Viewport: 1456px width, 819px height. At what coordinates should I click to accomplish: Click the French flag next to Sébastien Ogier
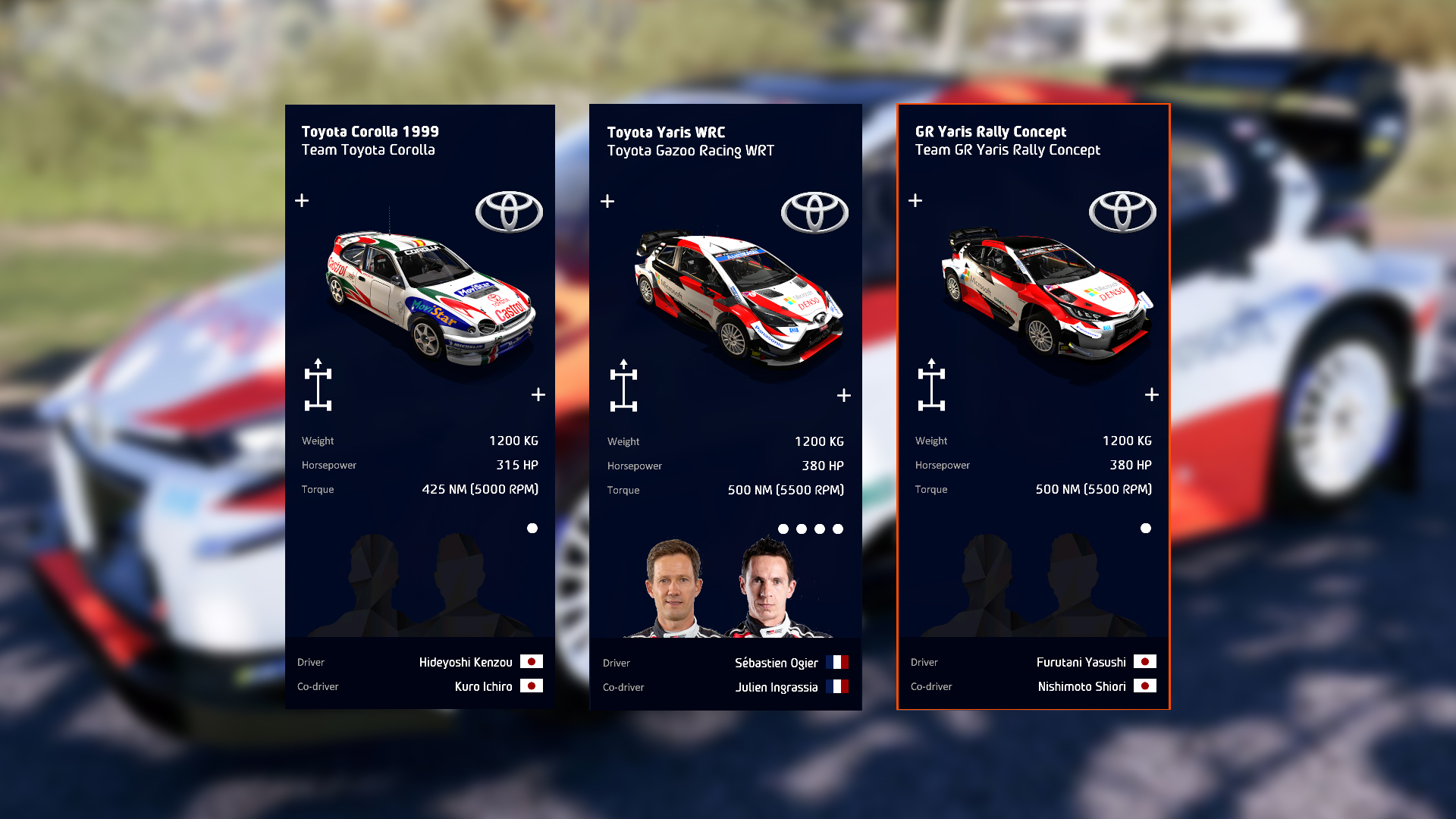(x=838, y=662)
